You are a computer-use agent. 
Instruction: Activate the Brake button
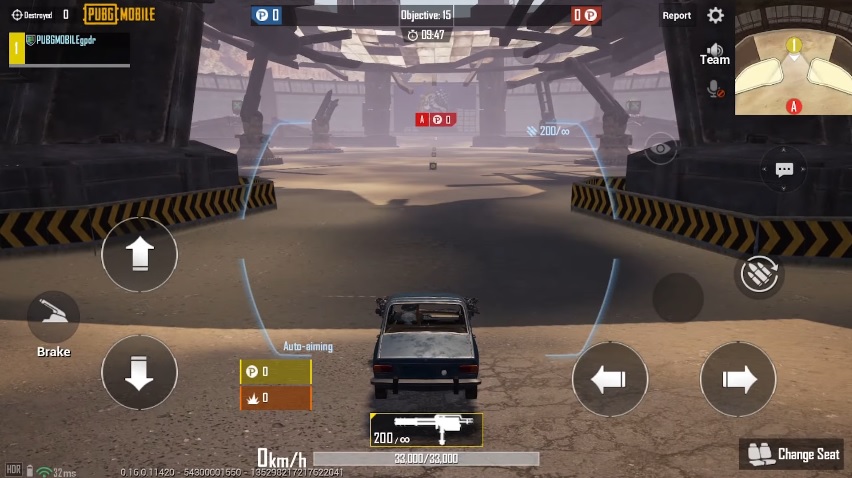pos(53,320)
